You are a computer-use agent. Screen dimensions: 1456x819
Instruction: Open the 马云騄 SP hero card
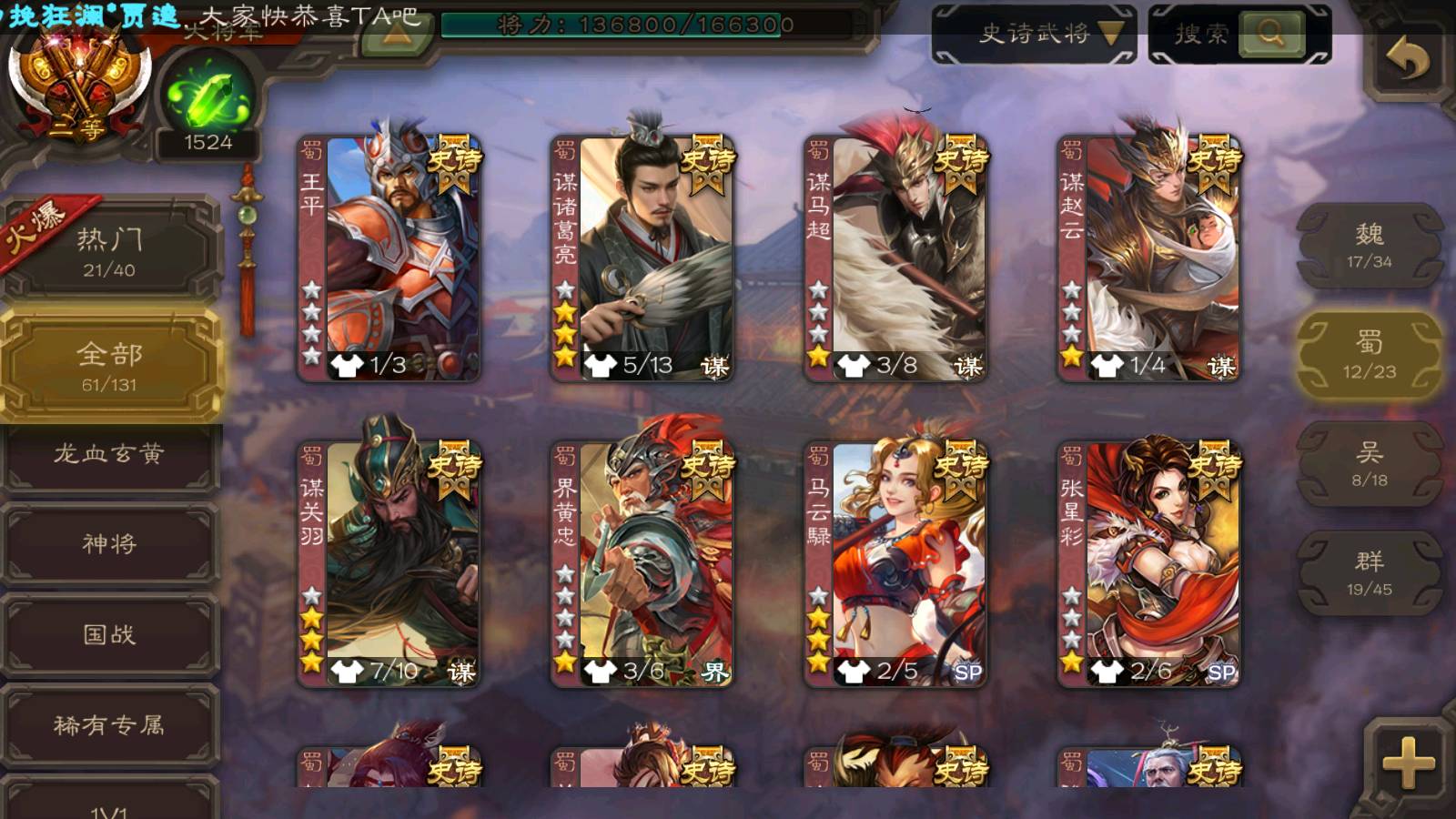tap(896, 564)
